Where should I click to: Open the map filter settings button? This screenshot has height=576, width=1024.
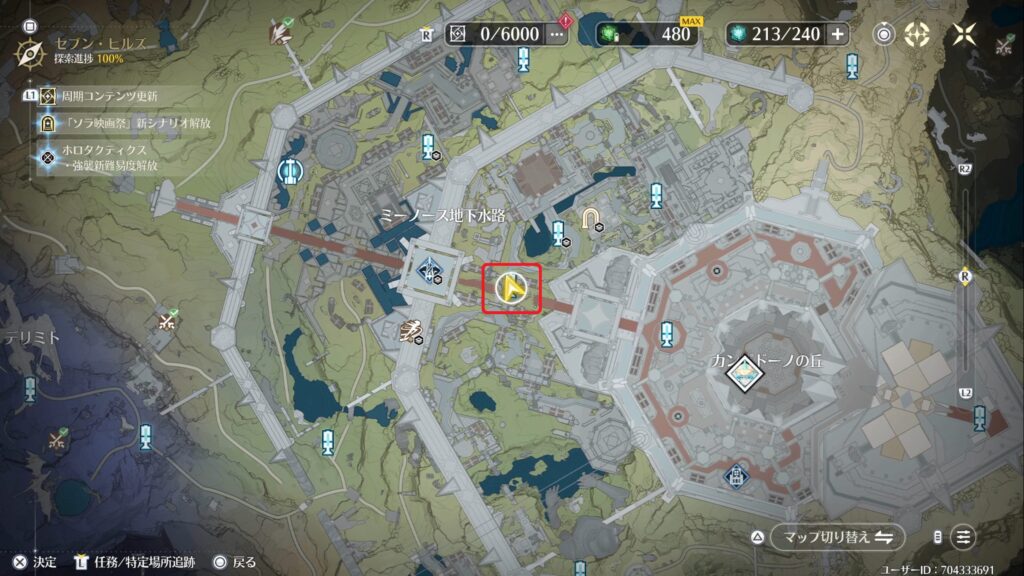(x=963, y=537)
